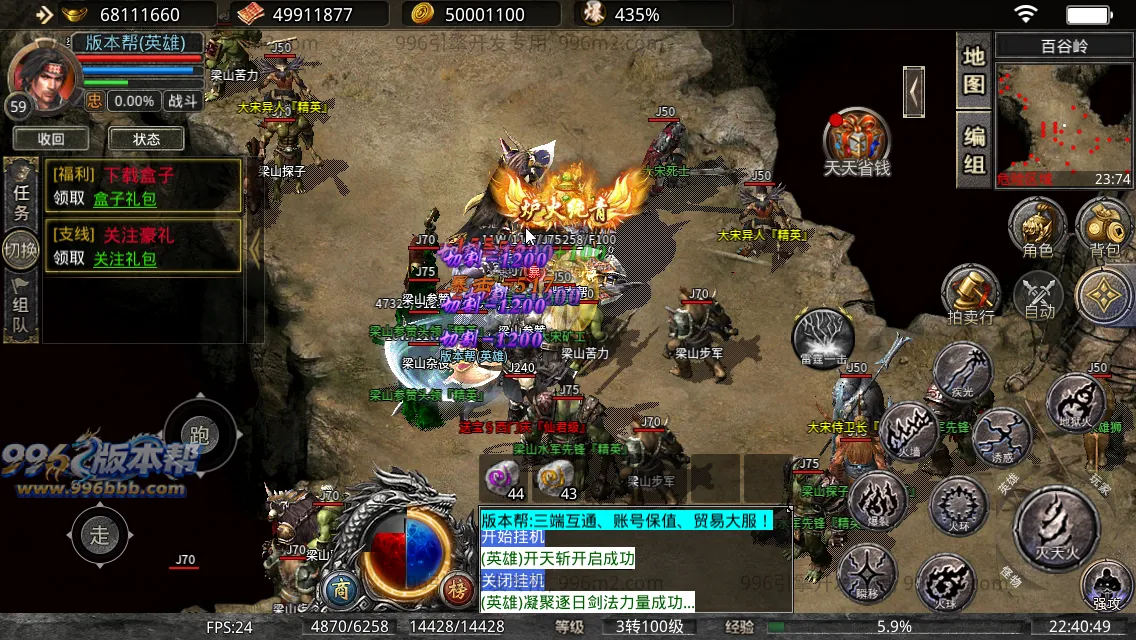1136x640 pixels.
Task: Toggle 自动 auto-combat
Action: click(x=1040, y=295)
